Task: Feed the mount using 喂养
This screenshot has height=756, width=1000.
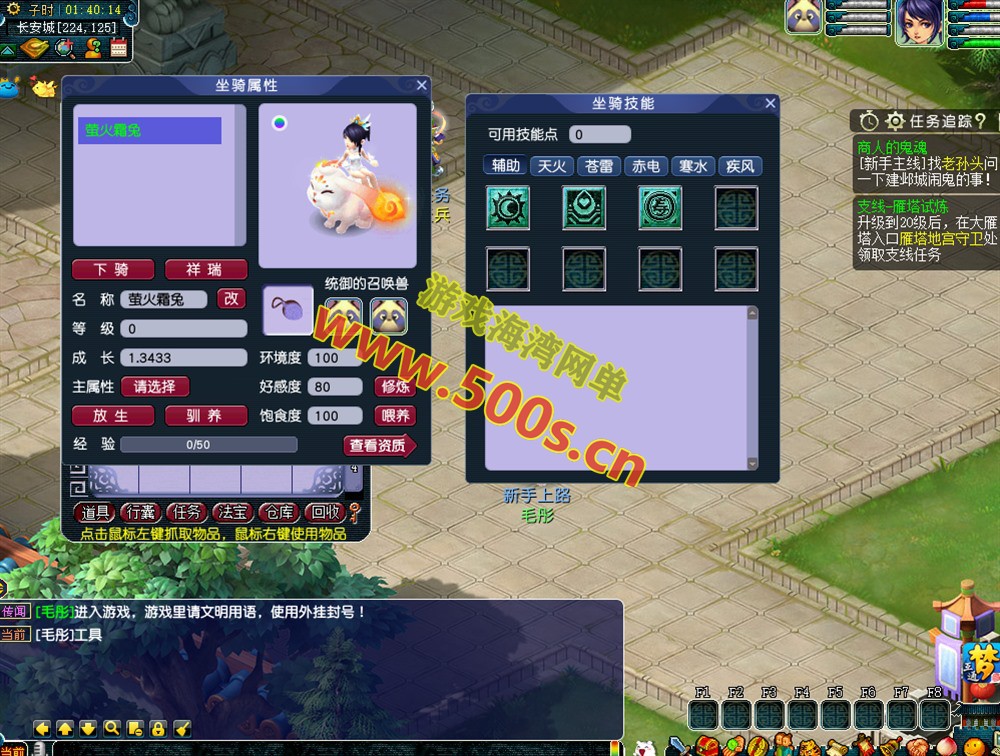Action: click(393, 416)
